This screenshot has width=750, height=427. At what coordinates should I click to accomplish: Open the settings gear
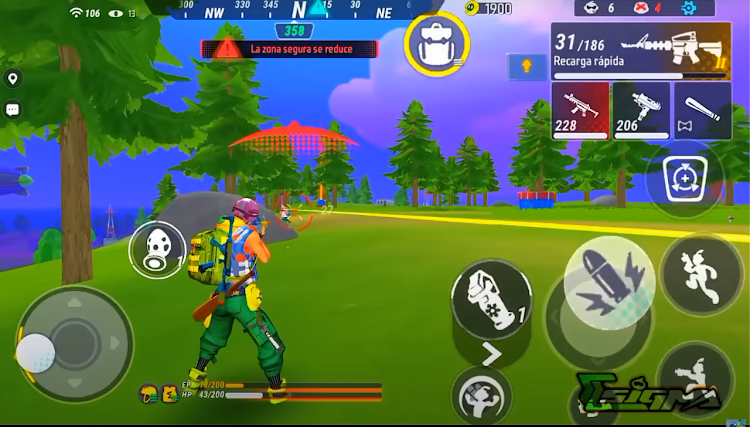(687, 8)
